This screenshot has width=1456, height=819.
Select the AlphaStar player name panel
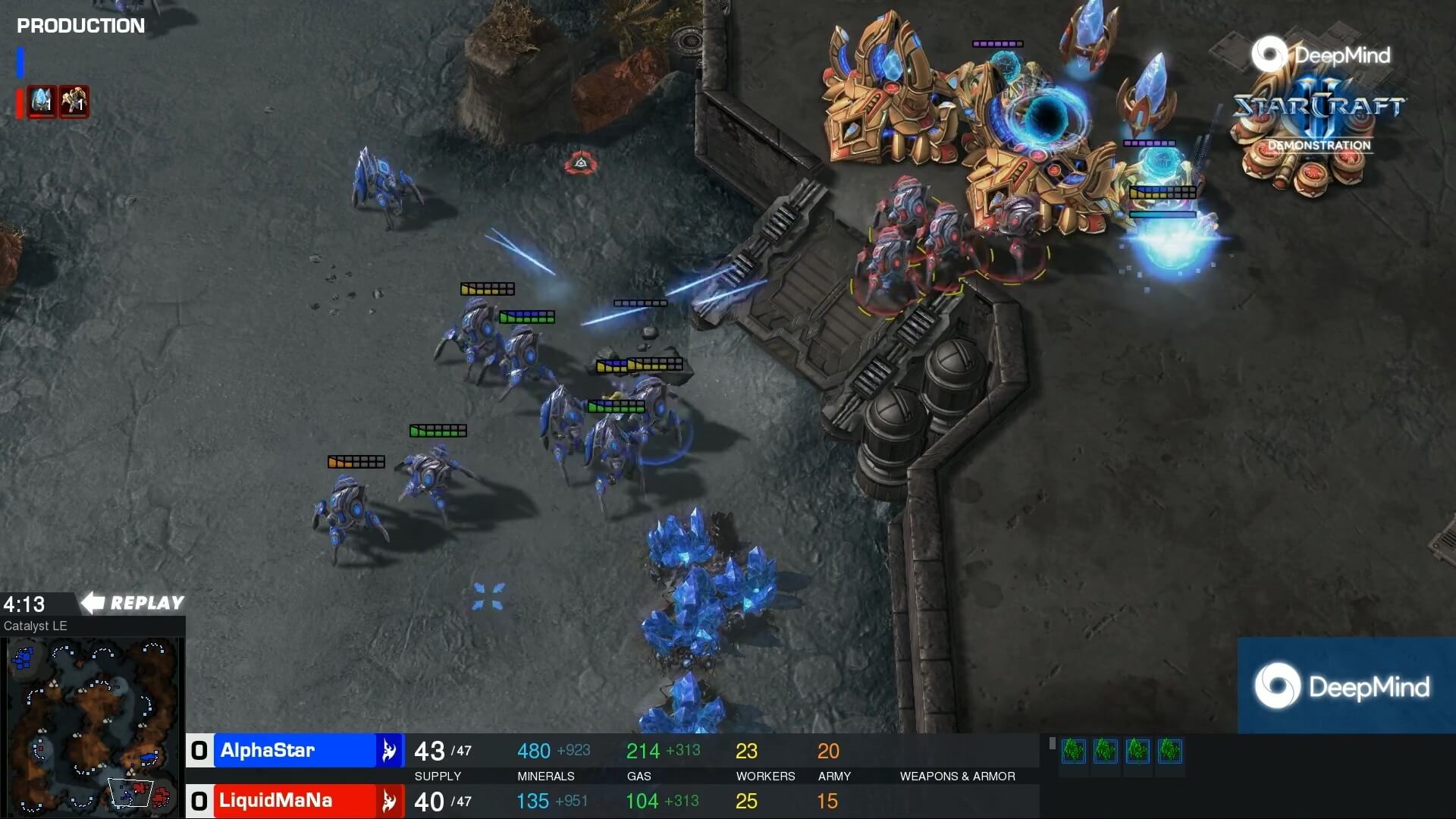tap(296, 751)
